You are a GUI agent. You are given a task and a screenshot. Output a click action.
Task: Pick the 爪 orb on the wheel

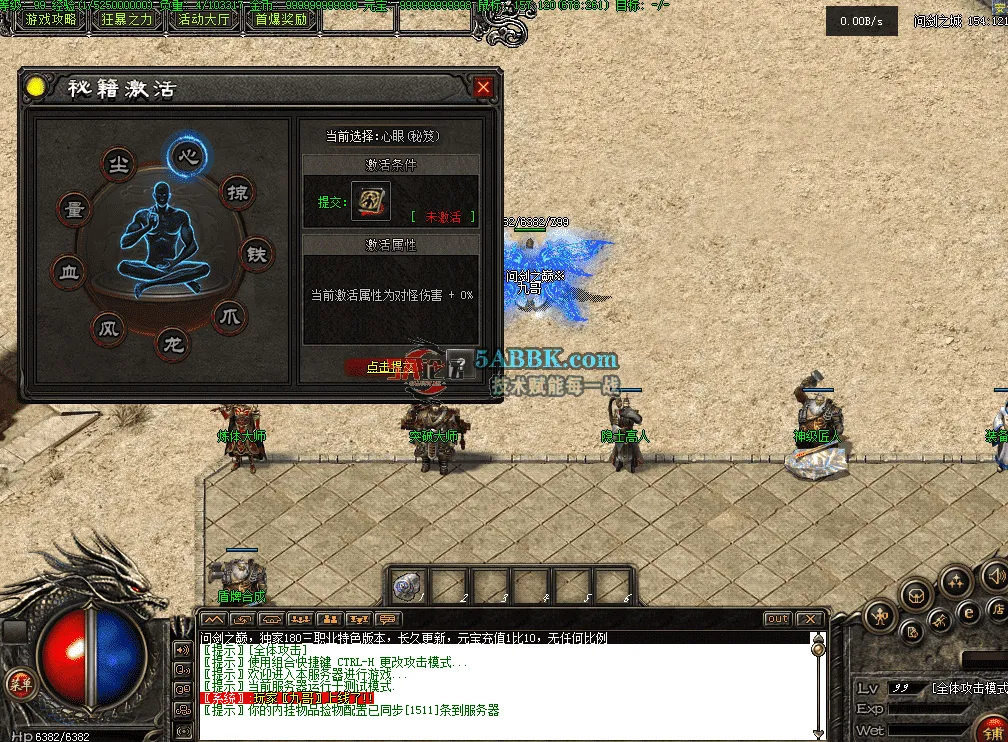click(230, 318)
